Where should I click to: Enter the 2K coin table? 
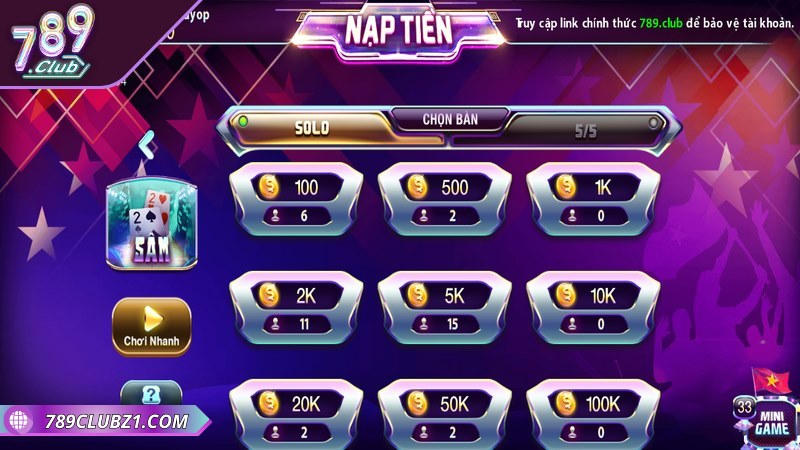point(294,306)
